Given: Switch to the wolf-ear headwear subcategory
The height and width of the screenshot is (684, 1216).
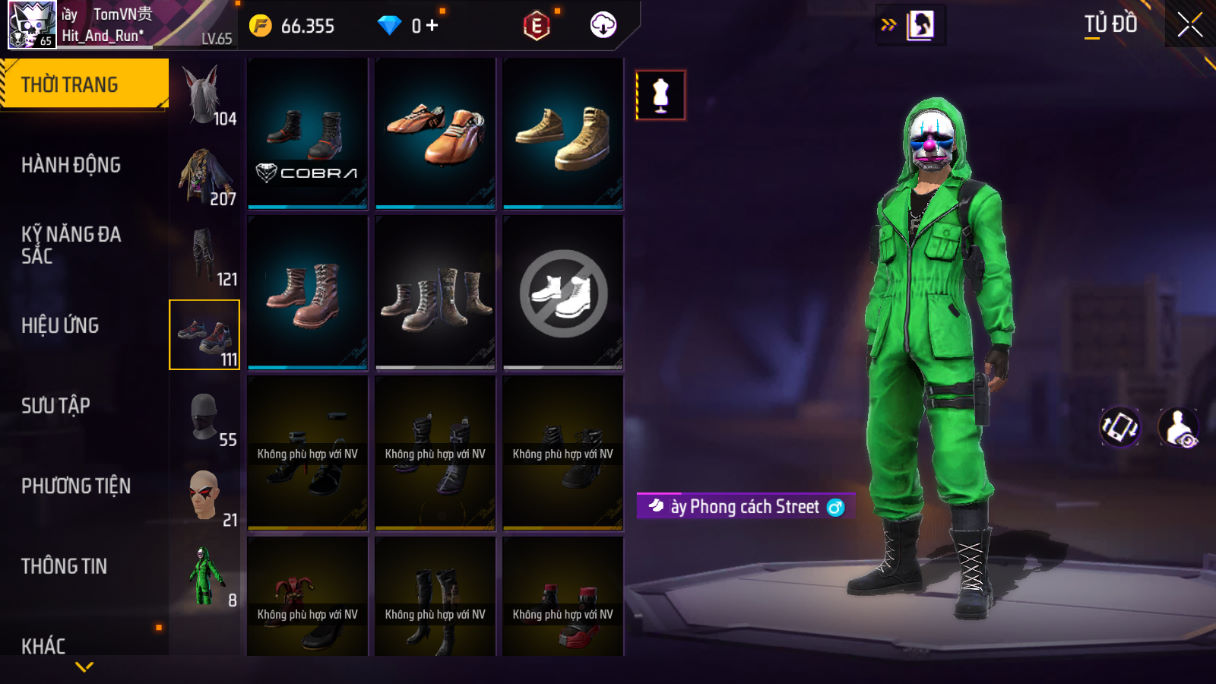Looking at the screenshot, I should pos(204,97).
